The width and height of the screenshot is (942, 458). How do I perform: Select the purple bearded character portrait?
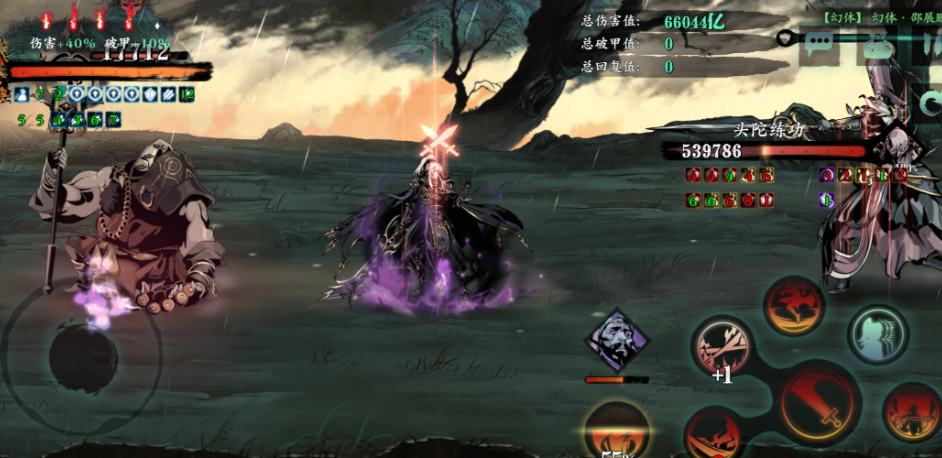616,341
